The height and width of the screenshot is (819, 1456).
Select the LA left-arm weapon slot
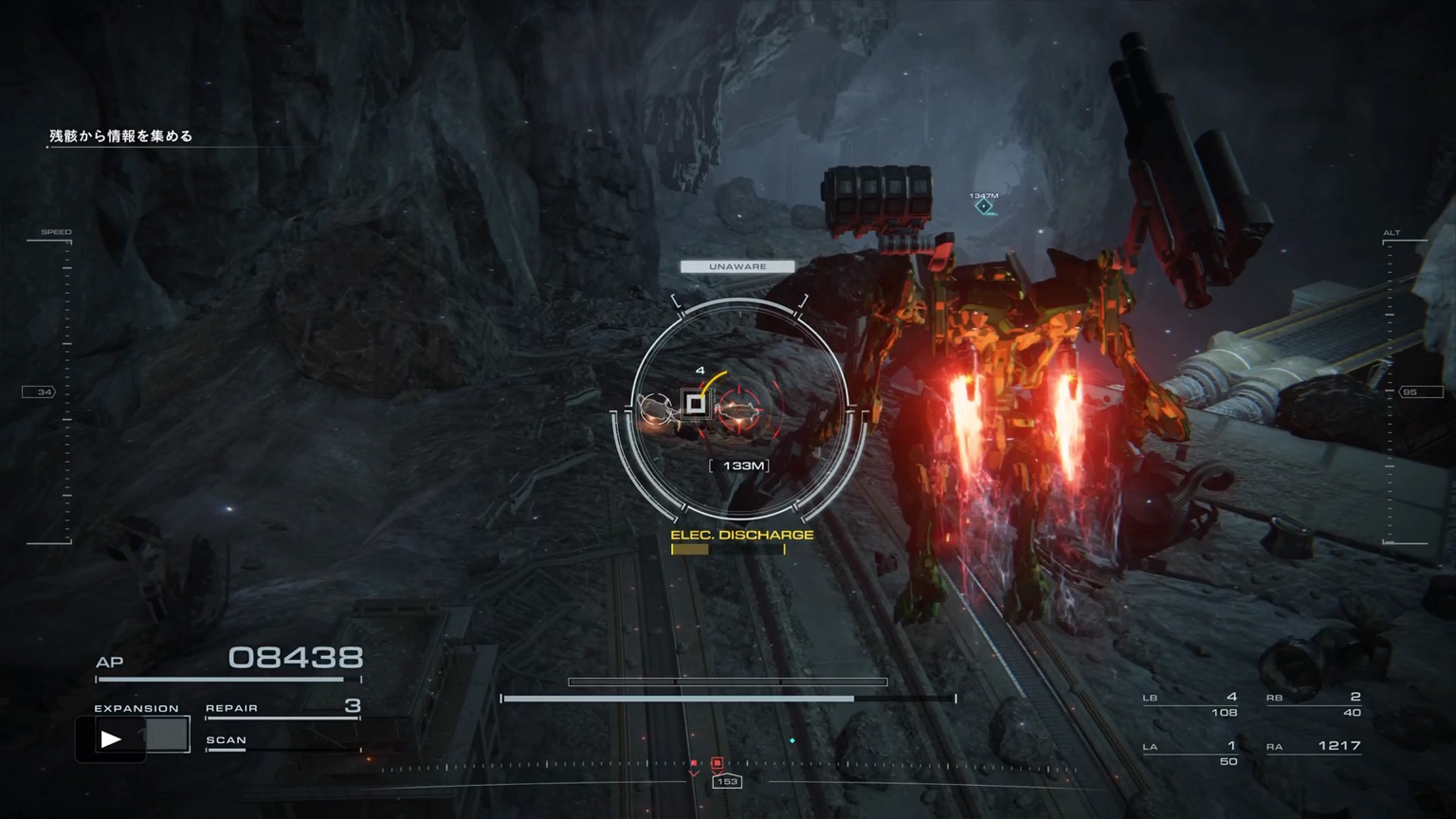coord(1191,753)
